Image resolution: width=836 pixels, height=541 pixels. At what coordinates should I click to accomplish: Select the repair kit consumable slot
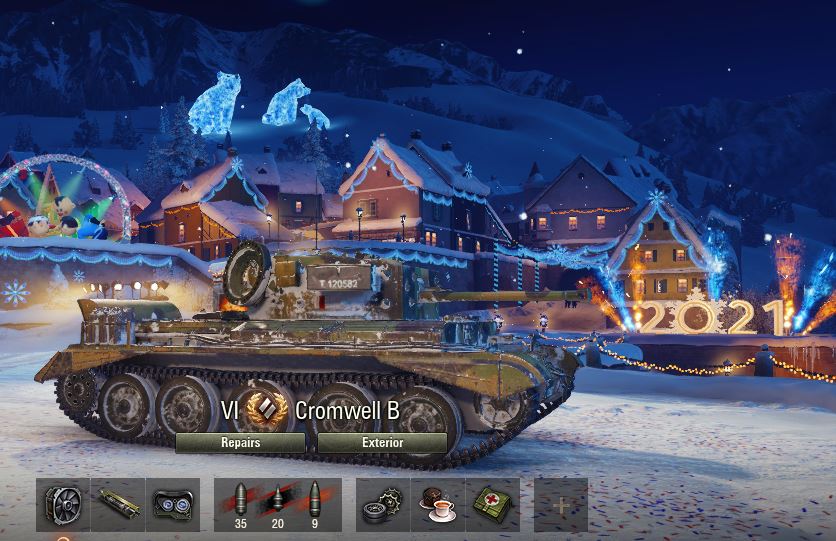coord(383,504)
